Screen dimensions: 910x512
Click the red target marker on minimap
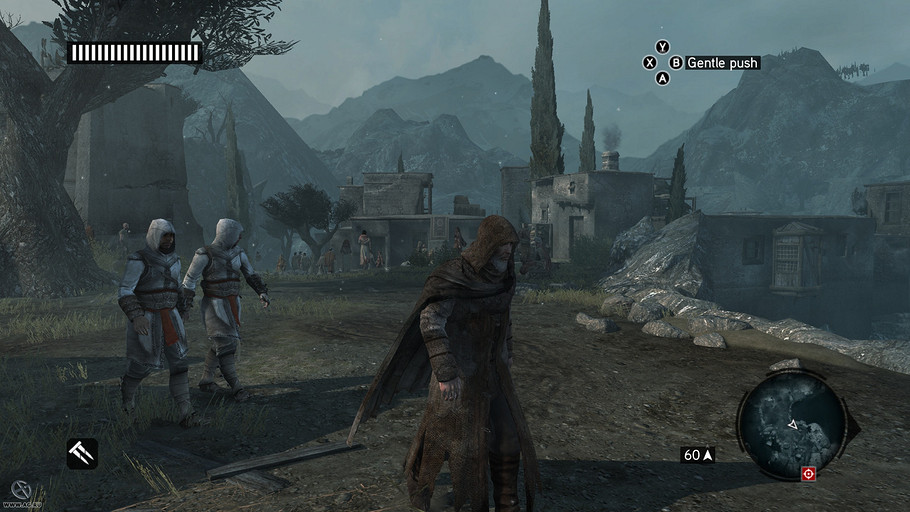pos(808,473)
